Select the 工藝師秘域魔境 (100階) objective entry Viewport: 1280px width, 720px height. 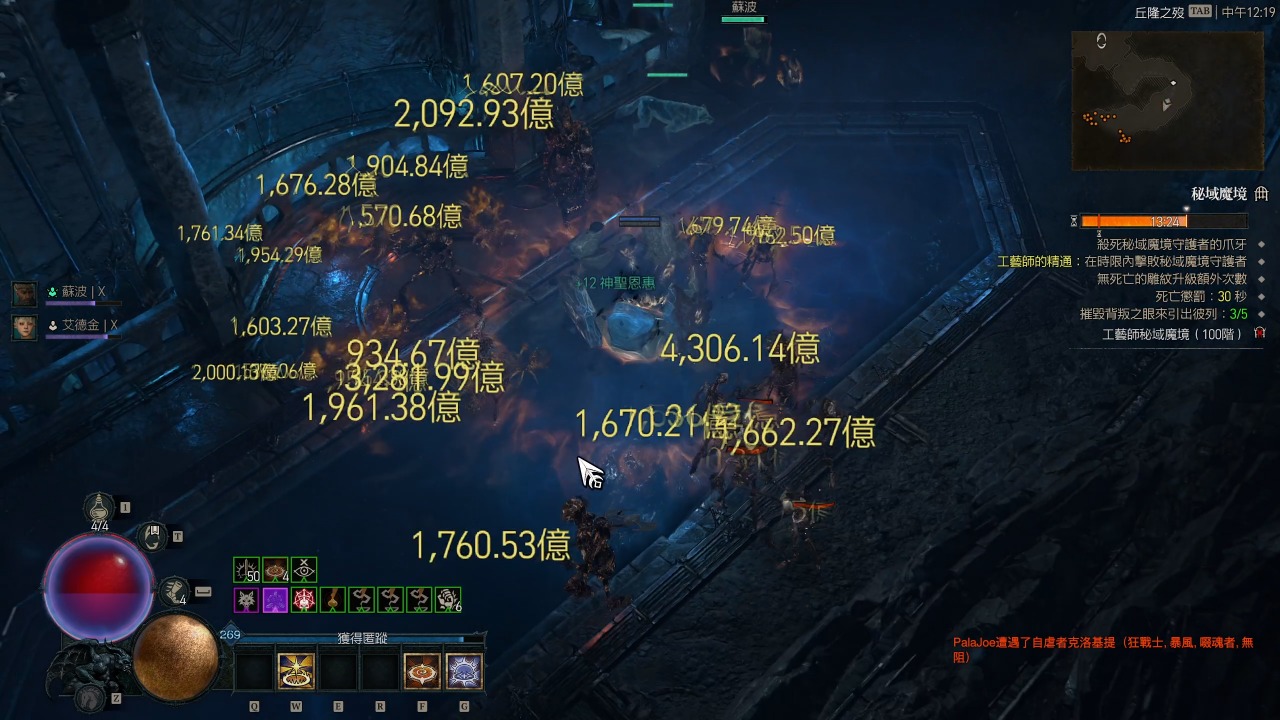pos(1171,334)
